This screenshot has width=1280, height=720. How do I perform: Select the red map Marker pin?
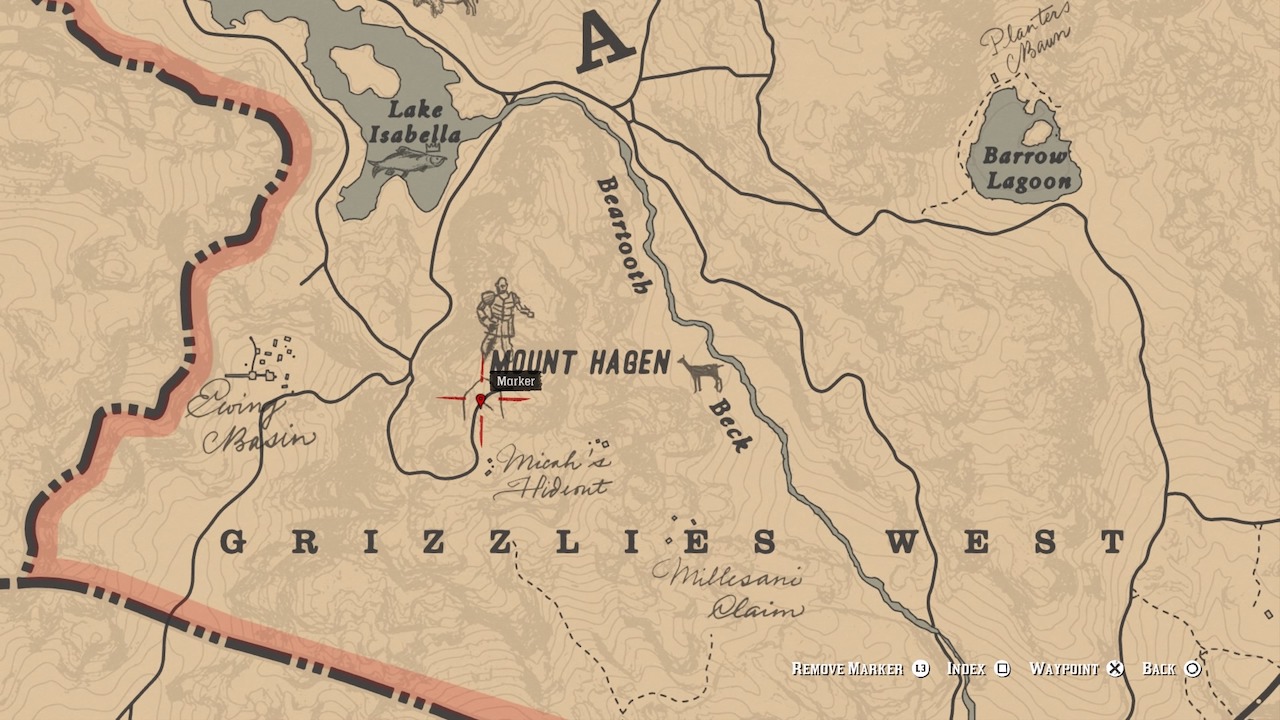point(482,399)
